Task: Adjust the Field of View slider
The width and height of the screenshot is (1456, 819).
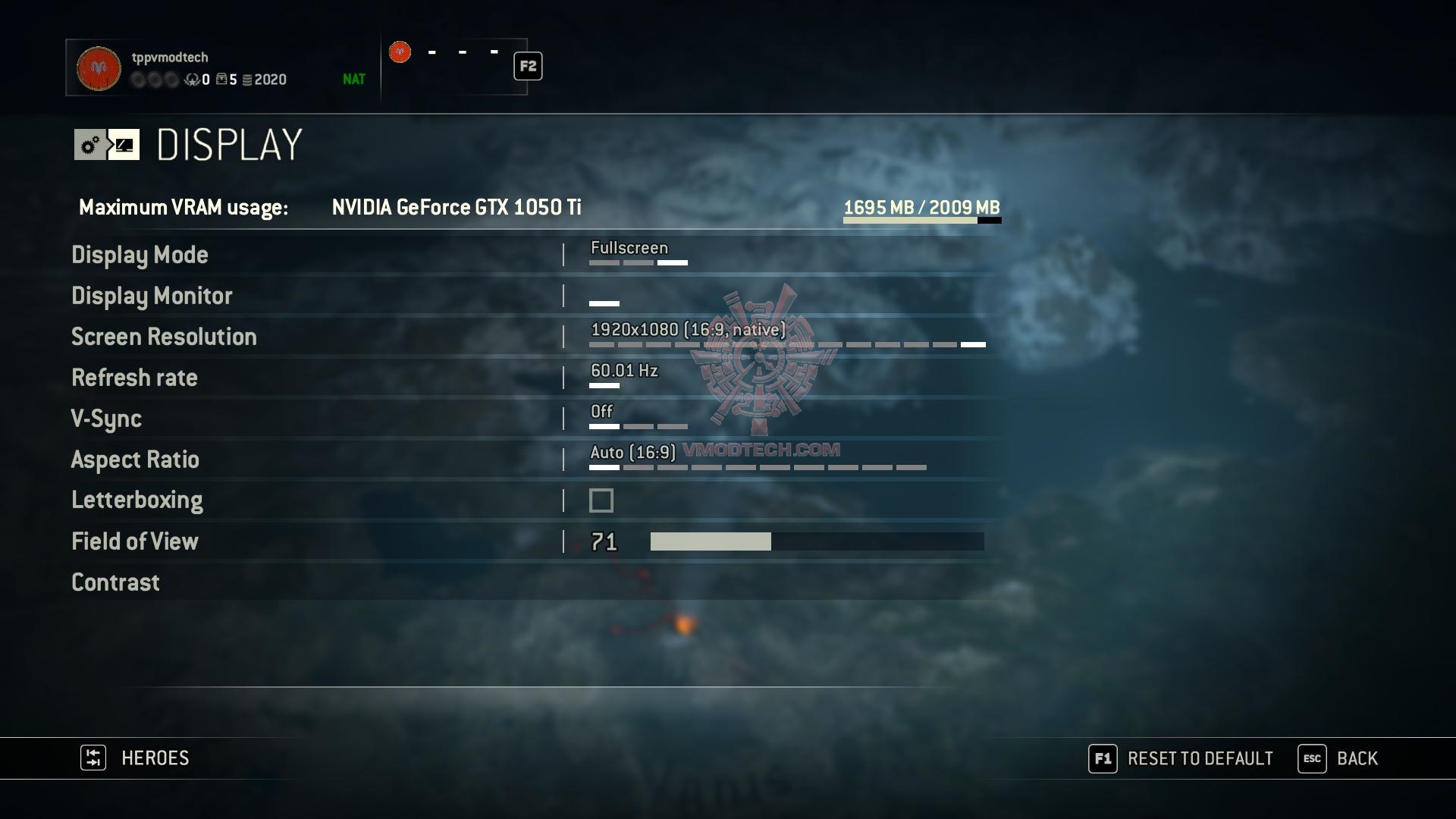Action: point(817,541)
